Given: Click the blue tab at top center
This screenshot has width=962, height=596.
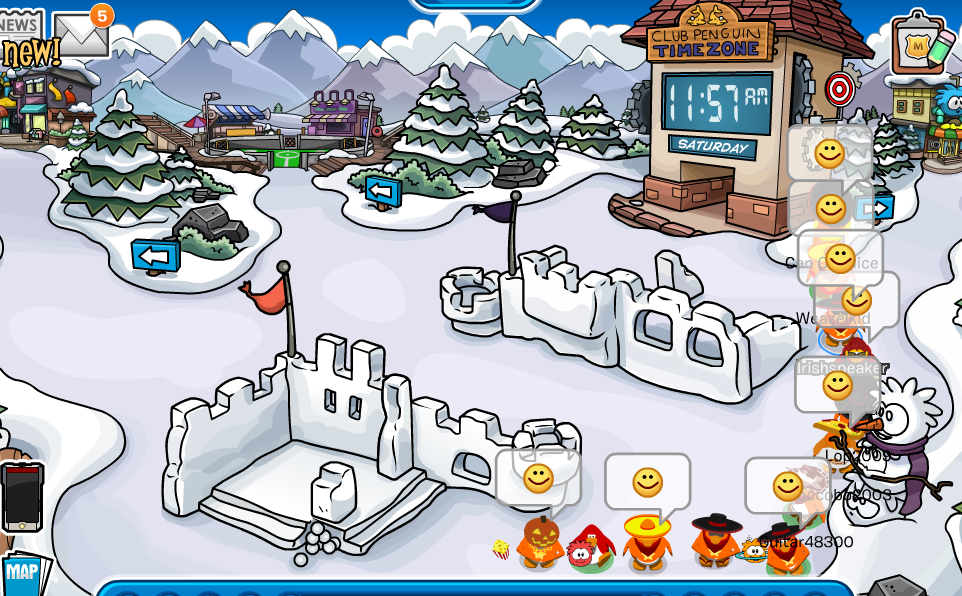Looking at the screenshot, I should coord(475,4).
